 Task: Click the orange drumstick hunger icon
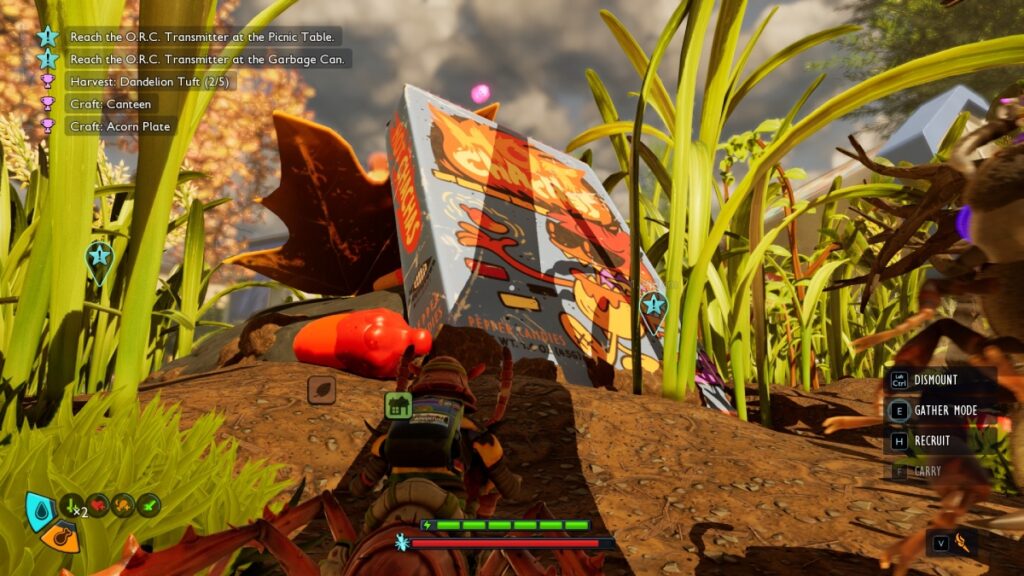pyautogui.click(x=62, y=537)
